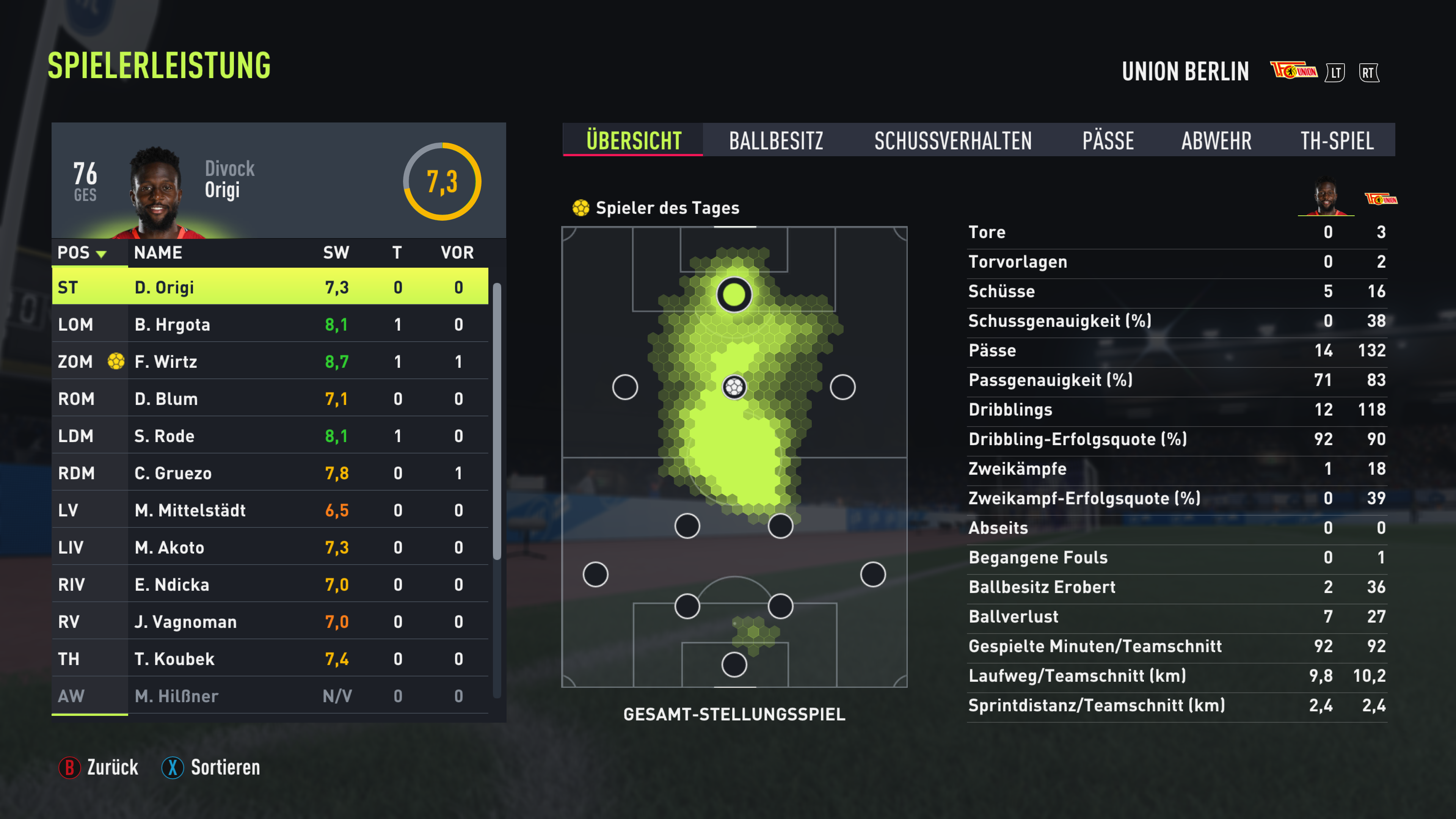Pick S. Rode from the list

tap(270, 436)
